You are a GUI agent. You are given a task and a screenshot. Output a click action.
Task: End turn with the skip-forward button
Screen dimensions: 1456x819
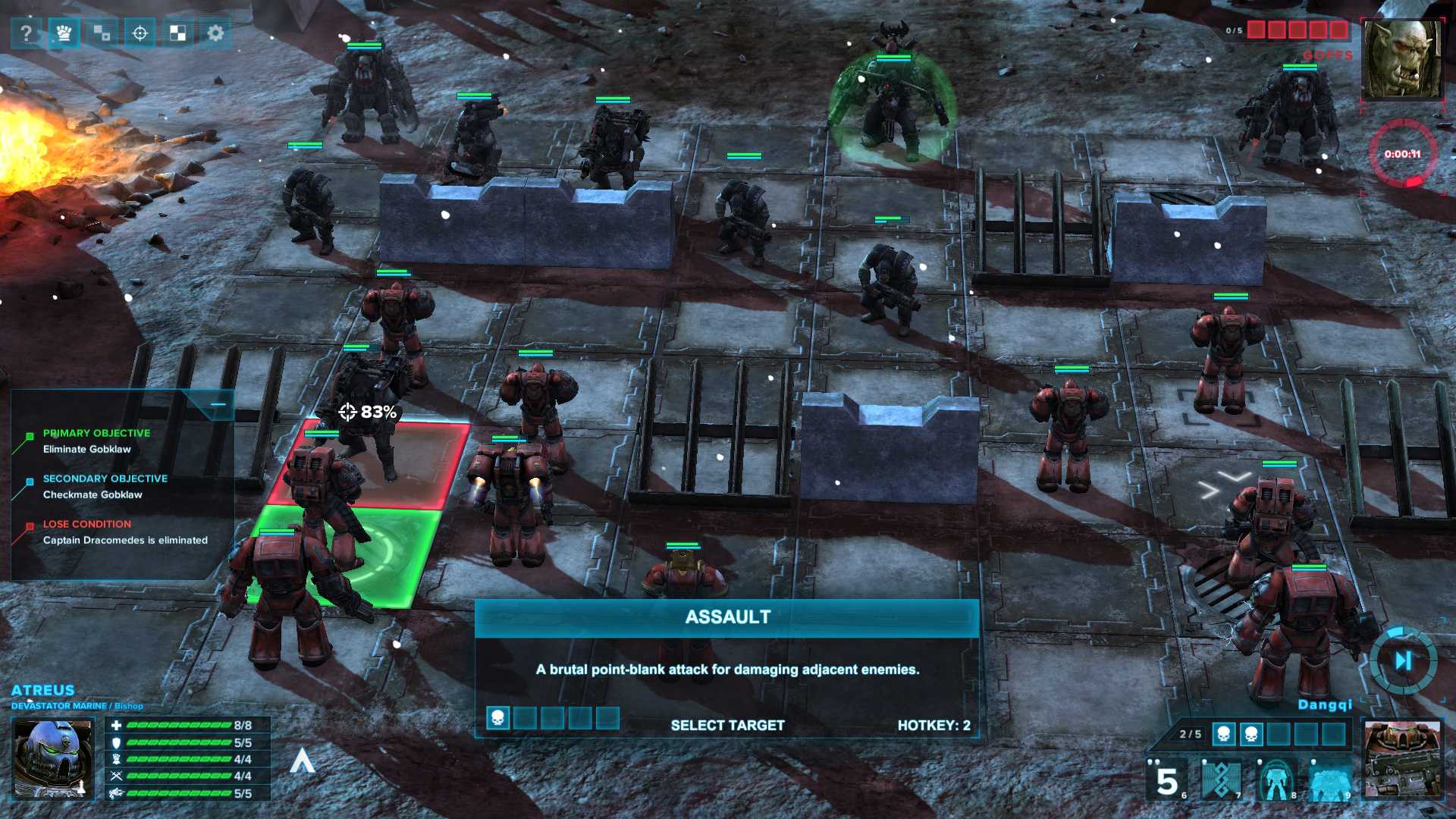1403,661
